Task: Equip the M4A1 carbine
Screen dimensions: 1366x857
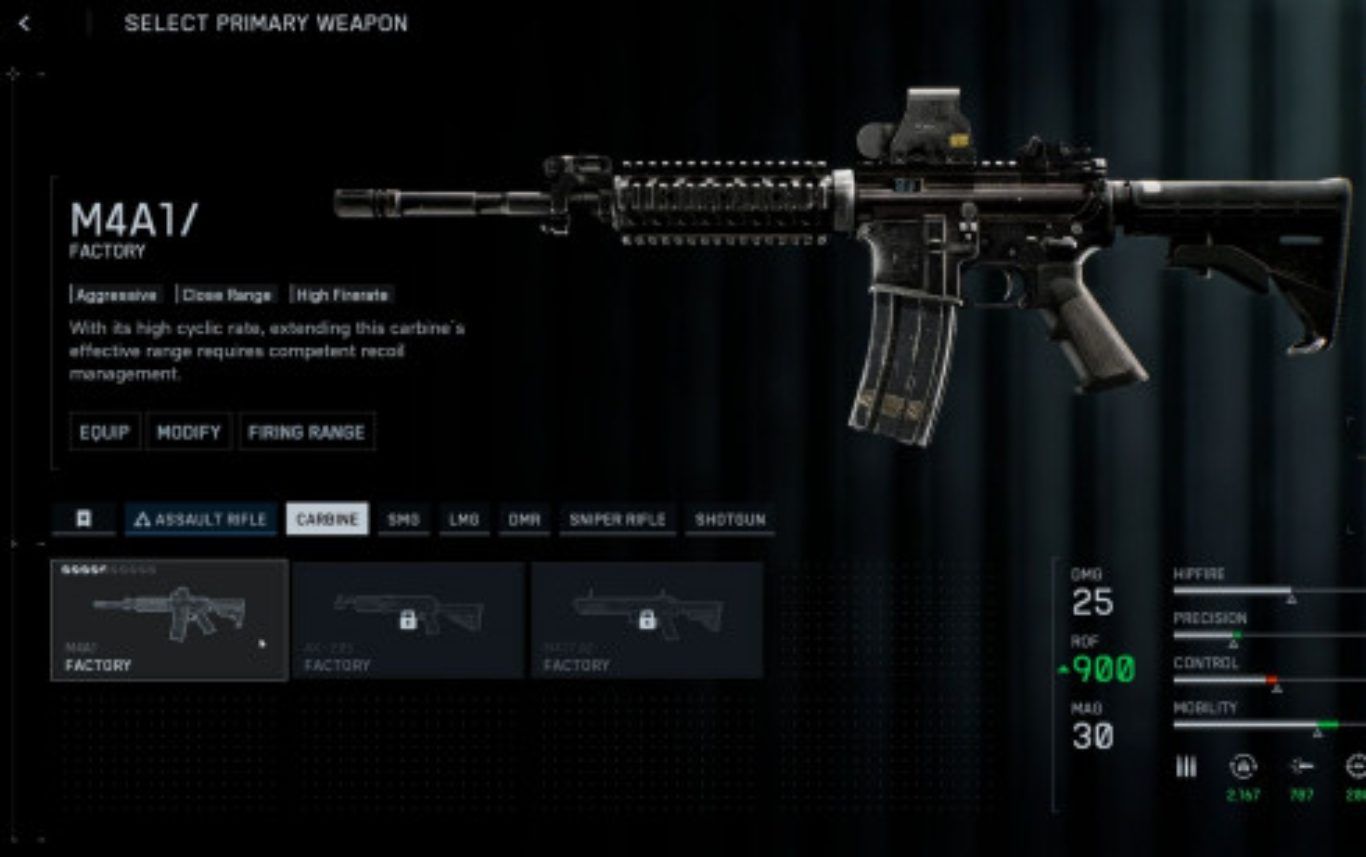Action: point(105,432)
